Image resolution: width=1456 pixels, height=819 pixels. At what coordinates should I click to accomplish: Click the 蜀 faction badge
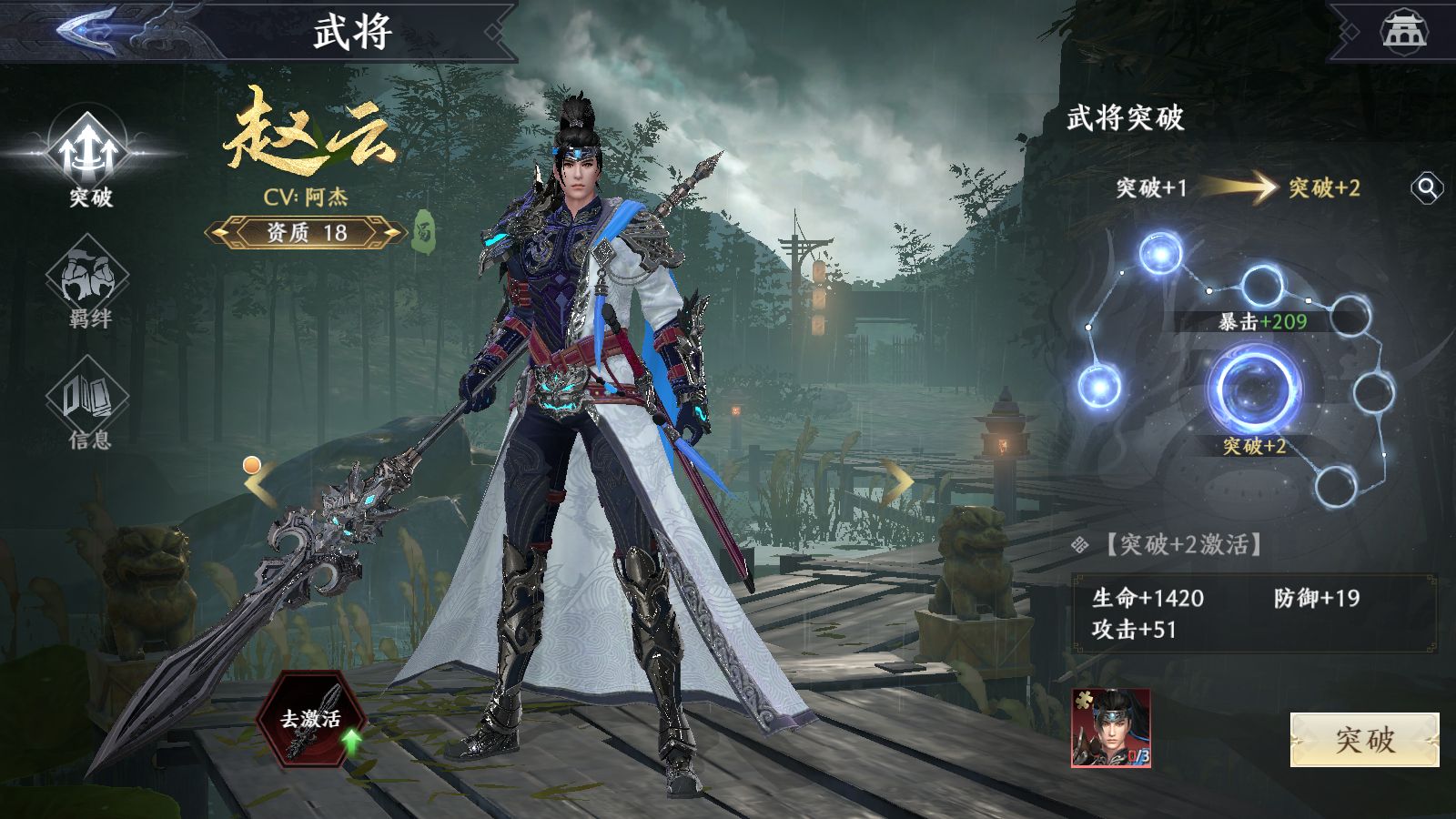[x=423, y=232]
